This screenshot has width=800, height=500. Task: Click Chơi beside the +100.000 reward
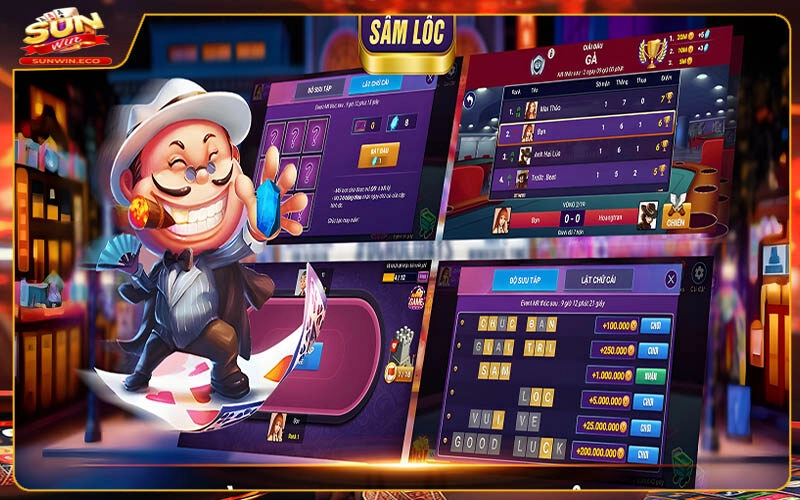click(x=655, y=326)
